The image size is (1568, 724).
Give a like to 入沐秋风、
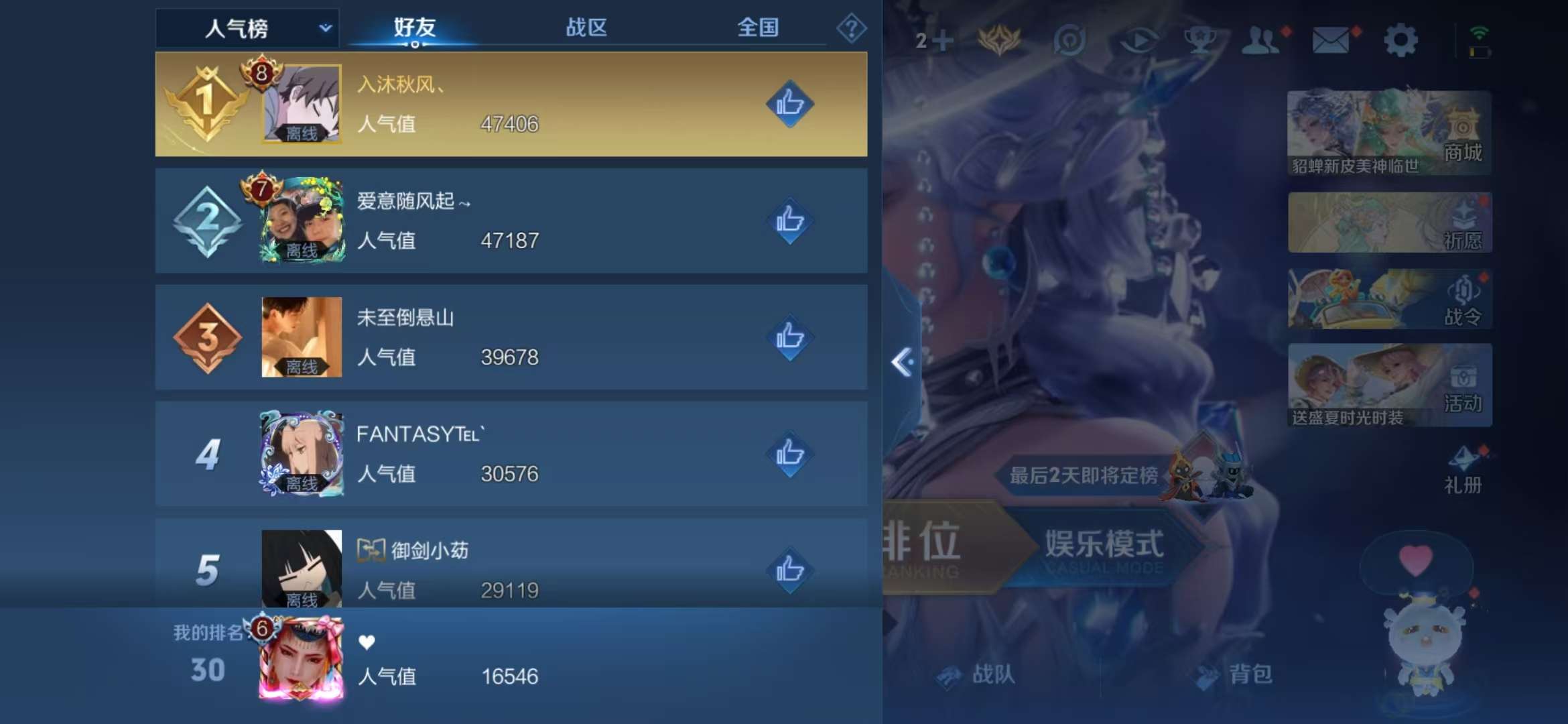(789, 104)
